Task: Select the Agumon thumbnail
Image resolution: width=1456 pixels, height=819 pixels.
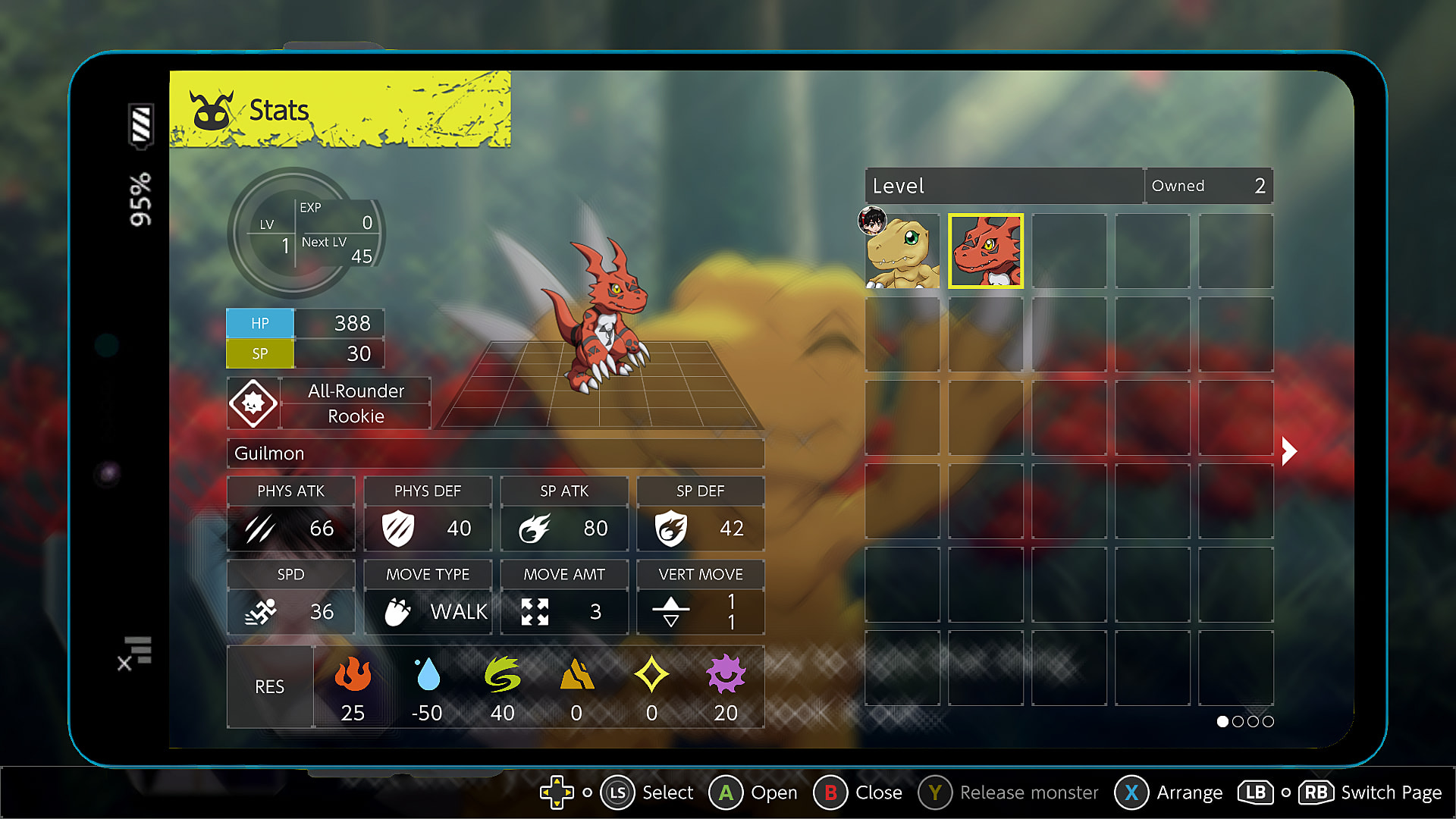Action: (902, 251)
